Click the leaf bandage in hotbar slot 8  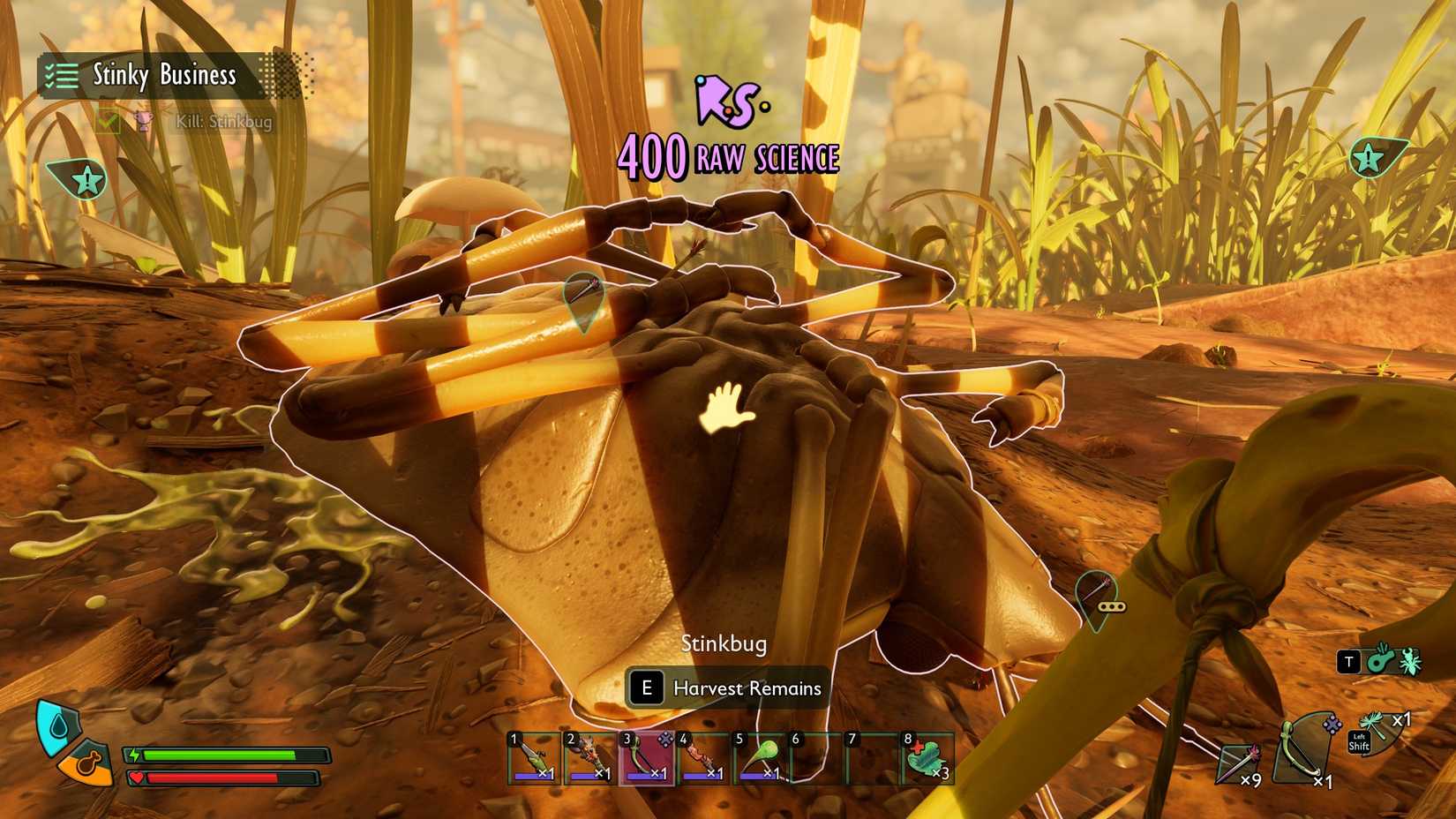(x=922, y=759)
